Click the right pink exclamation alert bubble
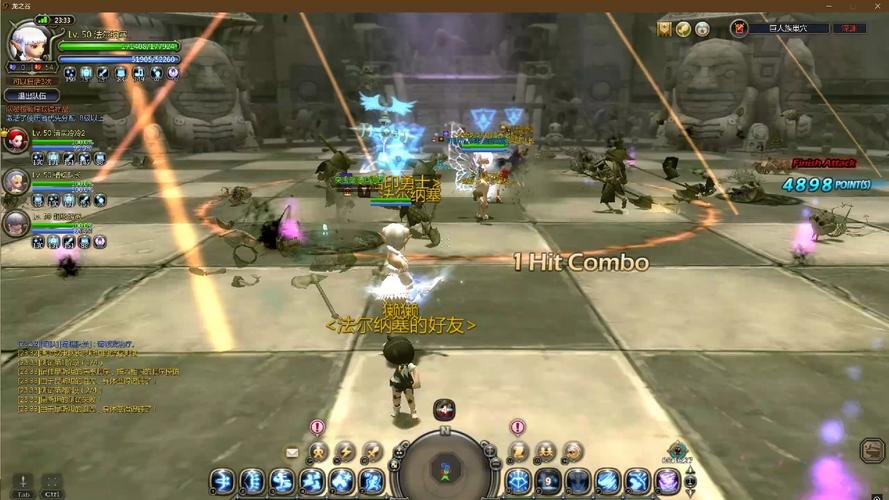This screenshot has width=889, height=500. click(x=517, y=427)
